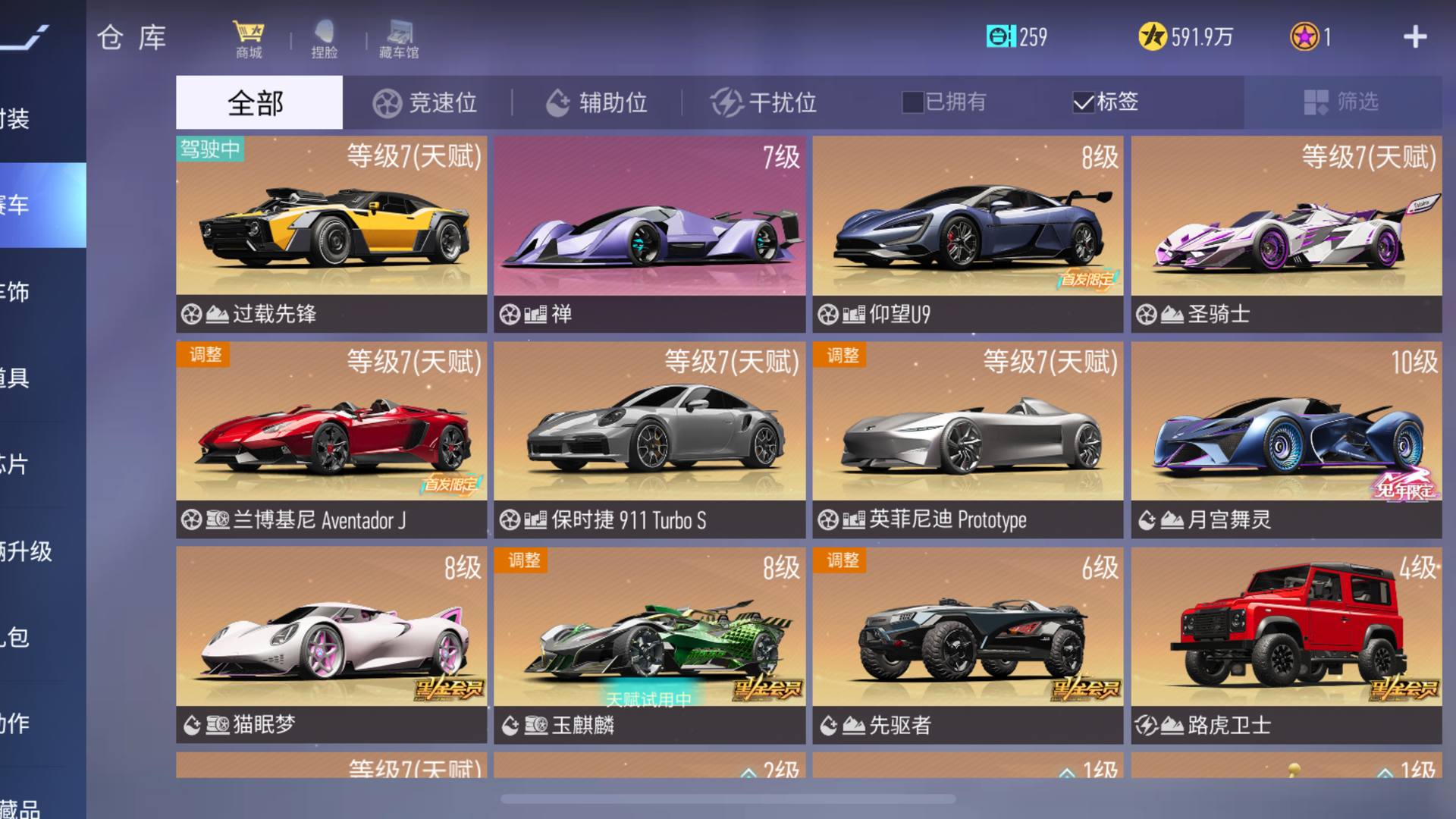Select the 玉麒麟 car tile
Viewport: 1456px width, 819px height.
point(649,645)
